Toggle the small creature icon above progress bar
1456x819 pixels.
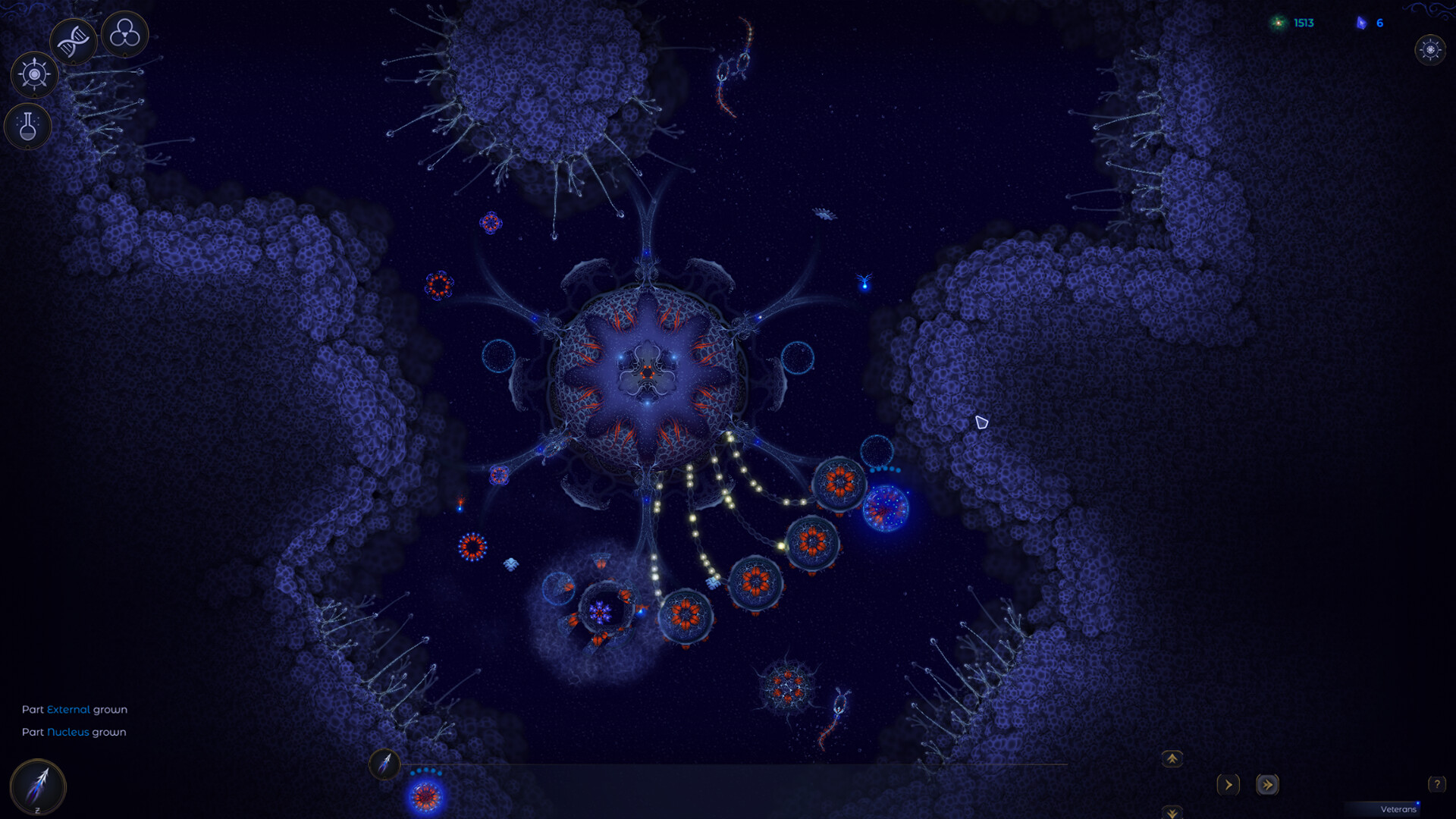385,765
